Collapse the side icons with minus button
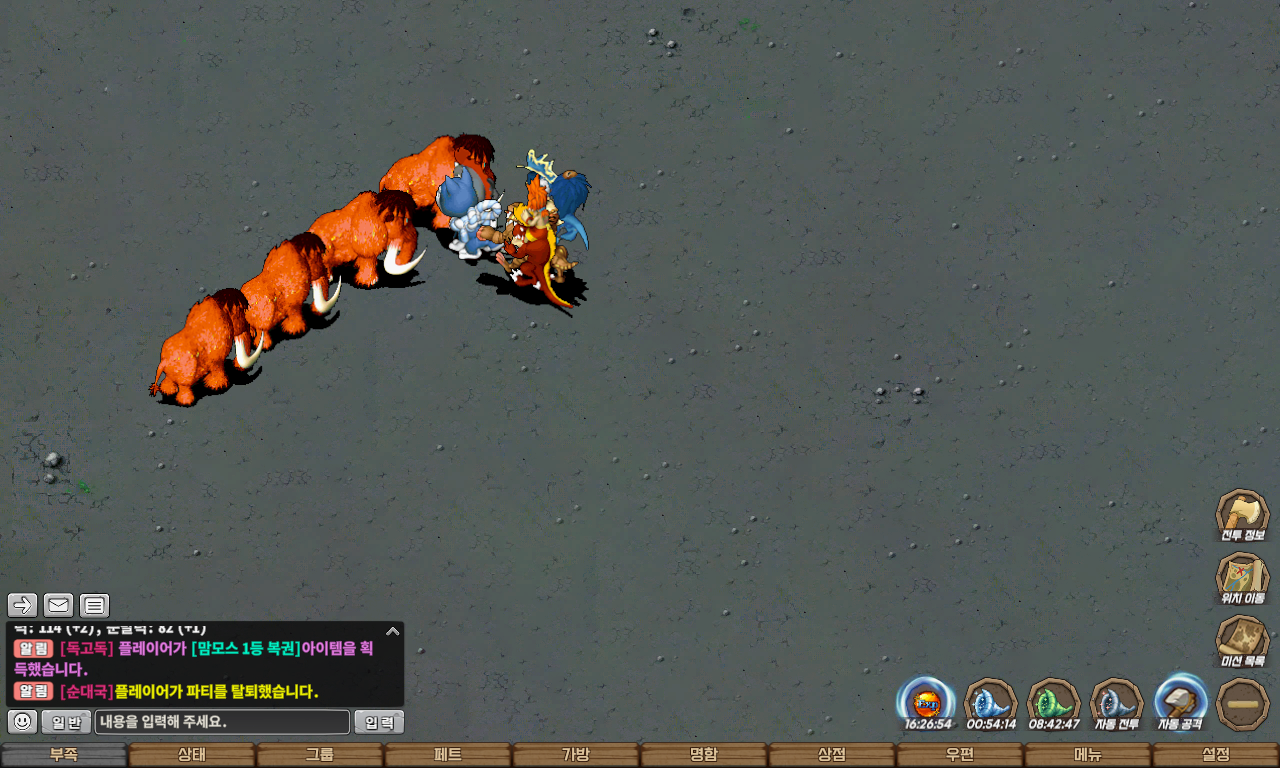1280x768 pixels. tap(1243, 704)
